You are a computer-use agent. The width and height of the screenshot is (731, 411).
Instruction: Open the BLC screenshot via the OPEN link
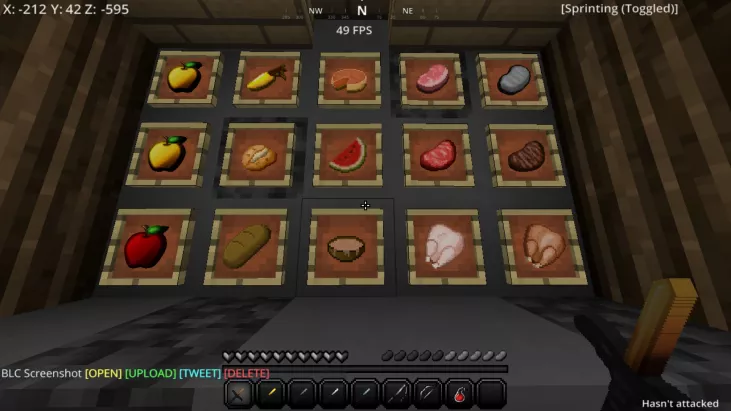point(102,373)
